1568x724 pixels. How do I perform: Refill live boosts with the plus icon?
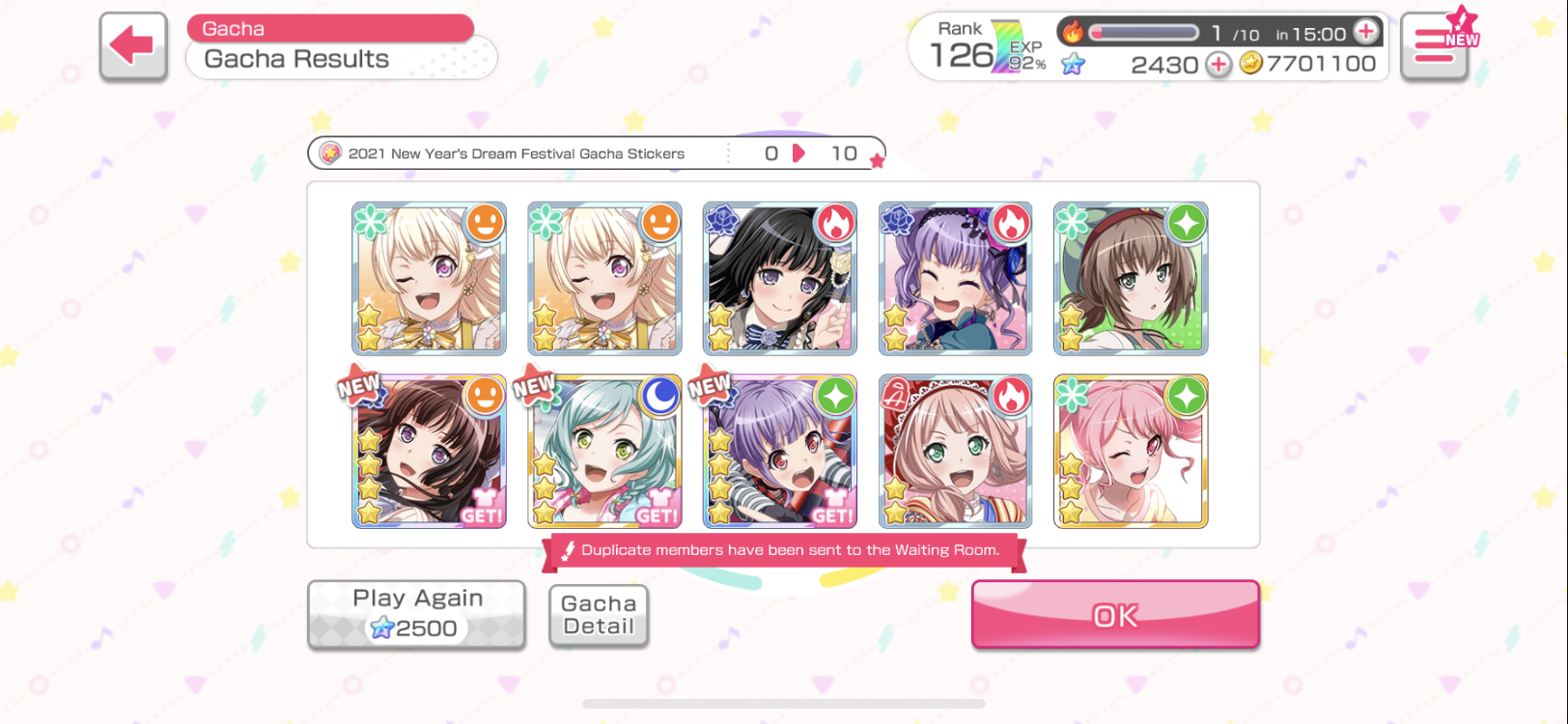click(1366, 32)
